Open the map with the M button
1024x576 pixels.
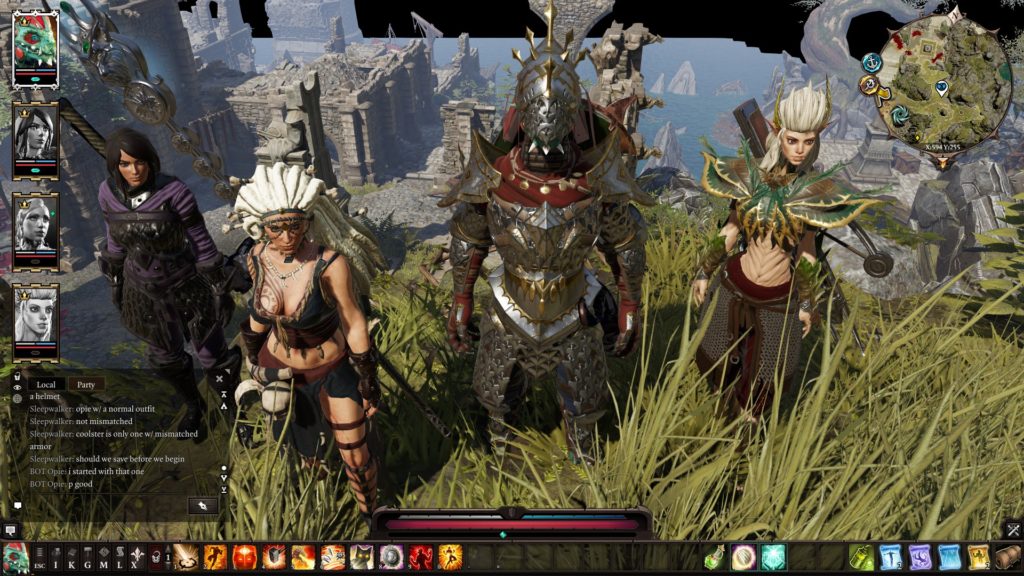[103, 558]
